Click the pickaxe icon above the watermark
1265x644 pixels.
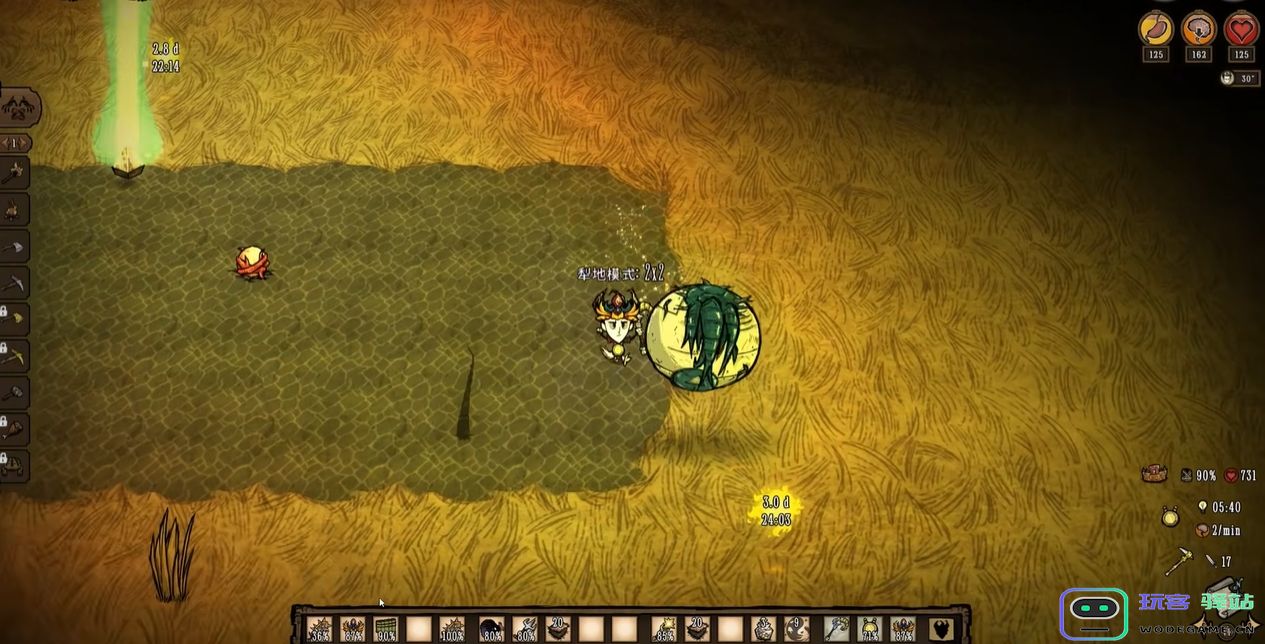pyautogui.click(x=1180, y=562)
